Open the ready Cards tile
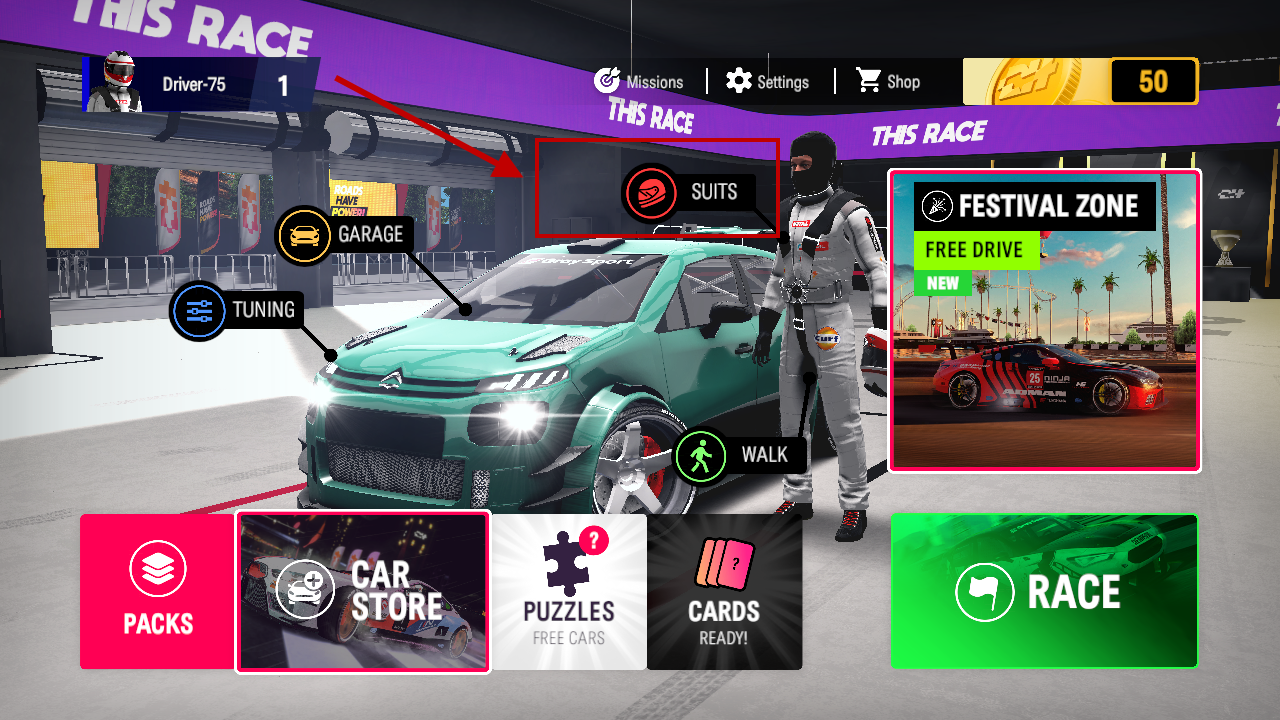 pyautogui.click(x=724, y=592)
